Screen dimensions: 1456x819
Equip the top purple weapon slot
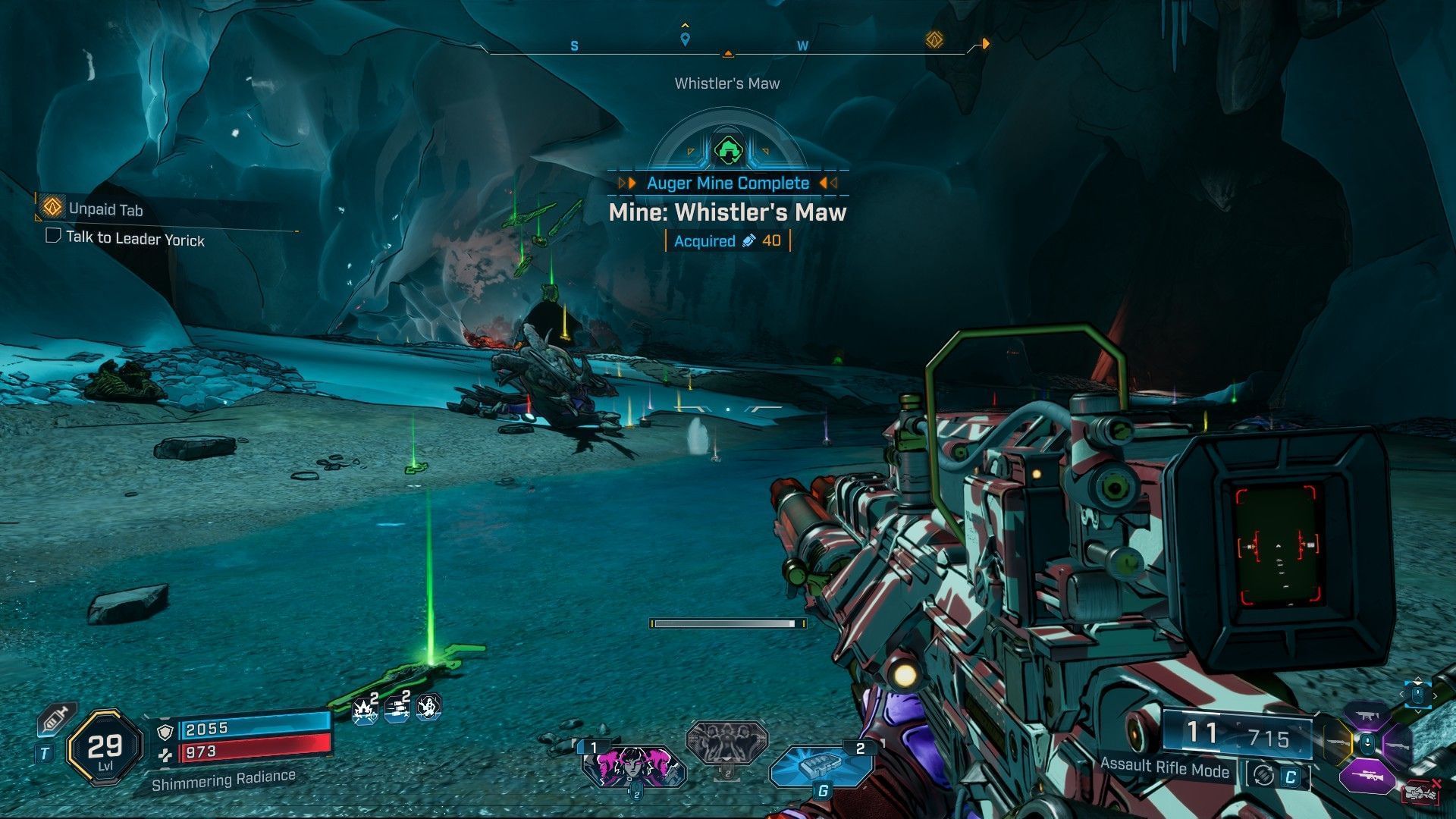coord(1366,715)
